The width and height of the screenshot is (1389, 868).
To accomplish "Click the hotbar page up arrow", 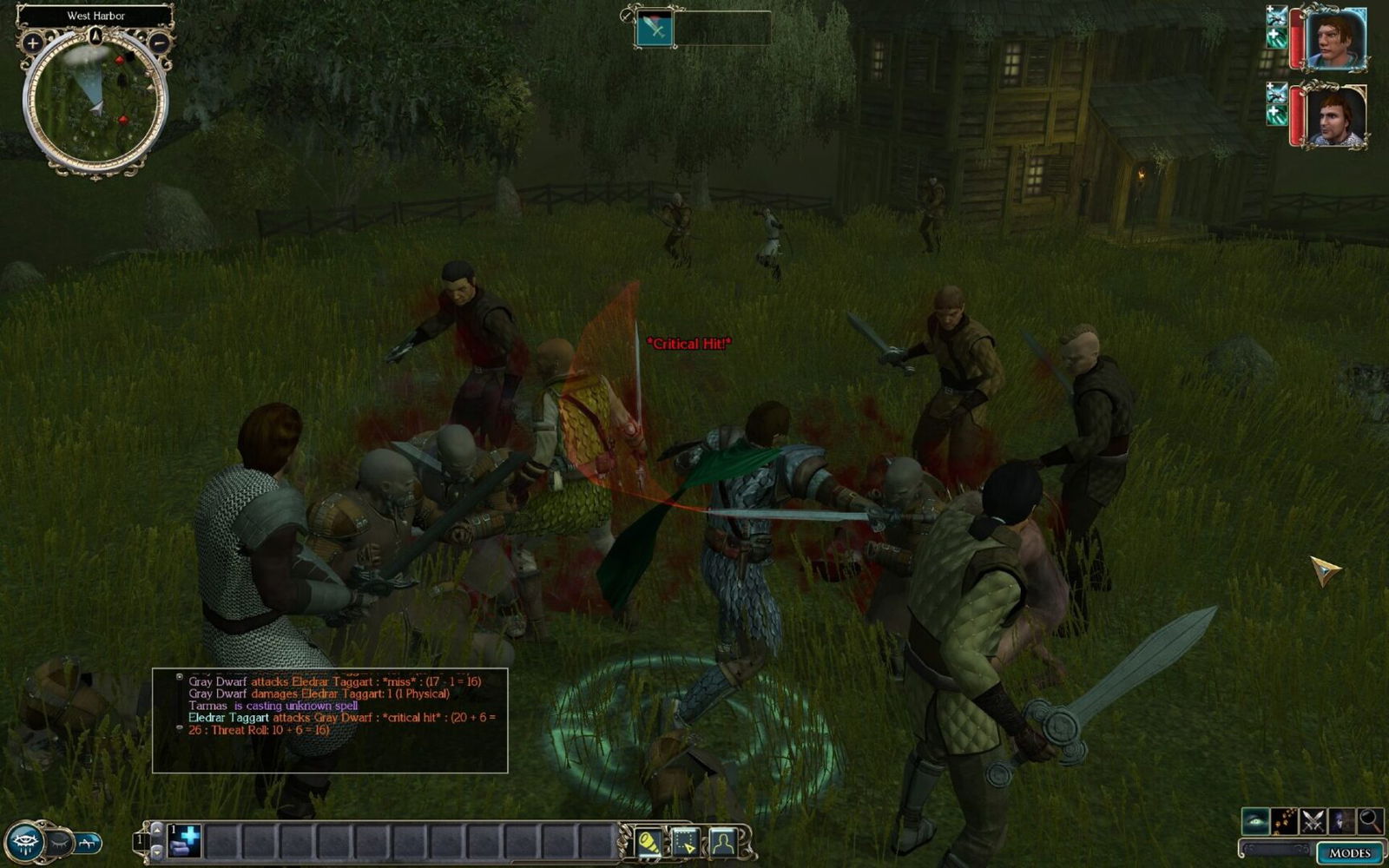I will [156, 831].
